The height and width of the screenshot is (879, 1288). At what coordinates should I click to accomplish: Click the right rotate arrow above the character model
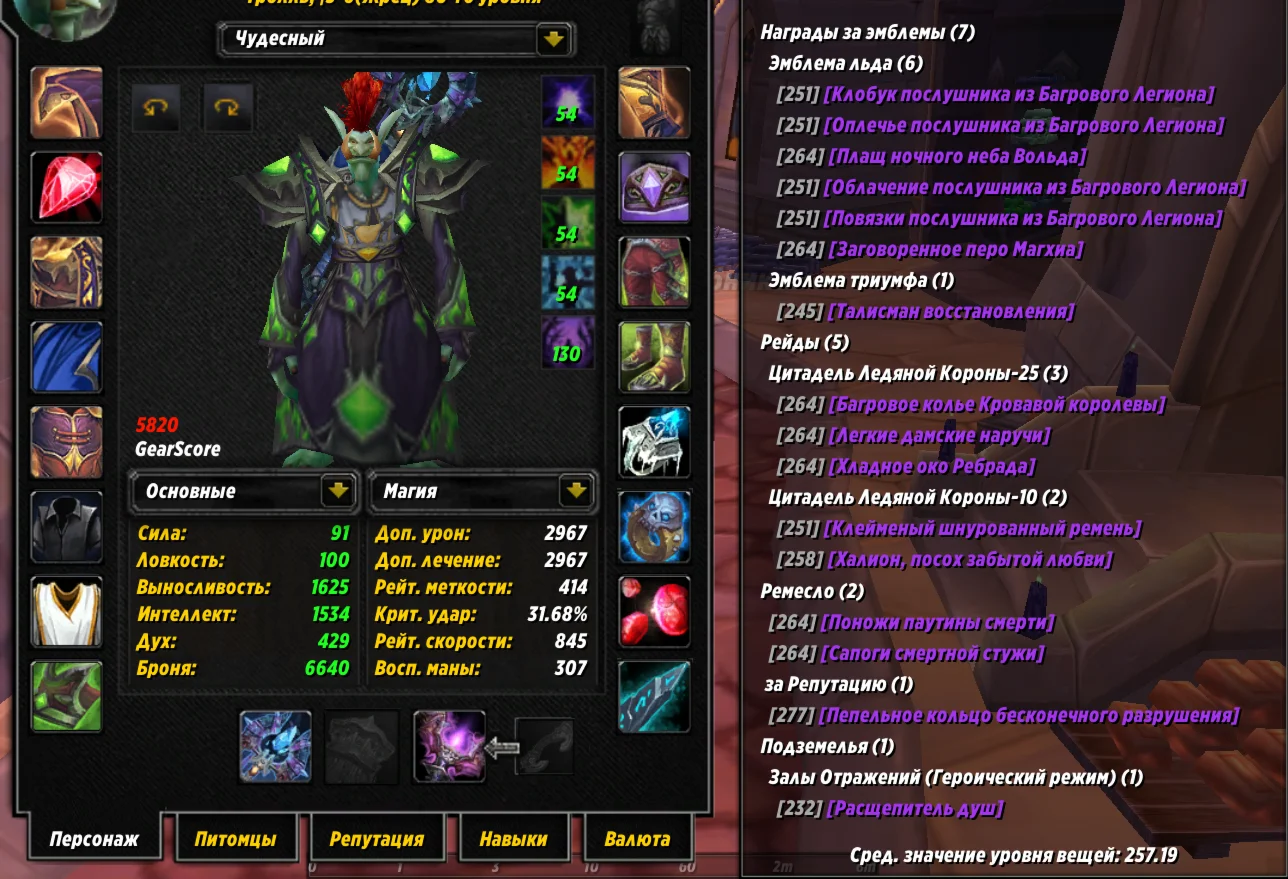point(228,107)
